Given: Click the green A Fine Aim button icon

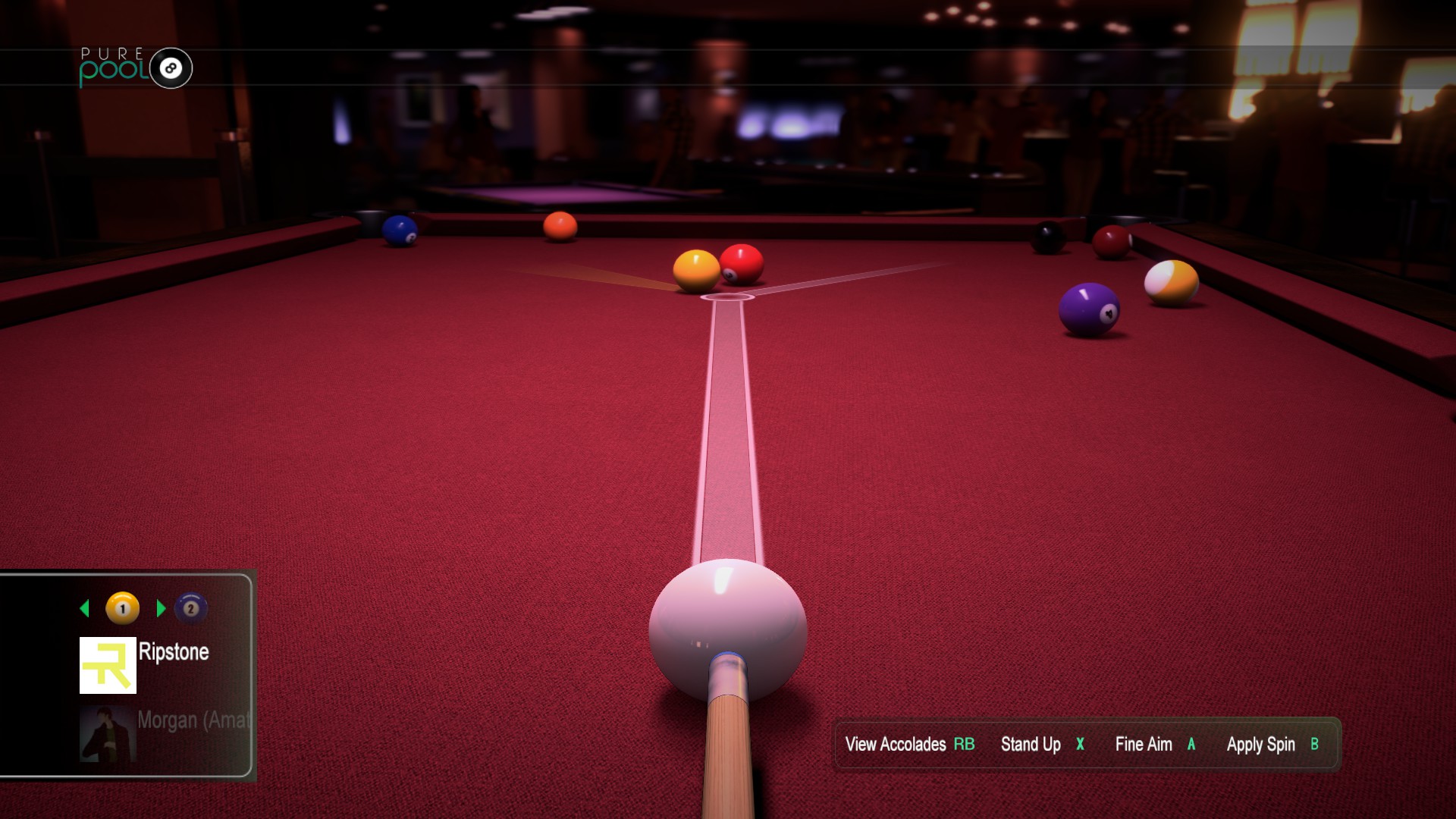Looking at the screenshot, I should pos(1191,745).
